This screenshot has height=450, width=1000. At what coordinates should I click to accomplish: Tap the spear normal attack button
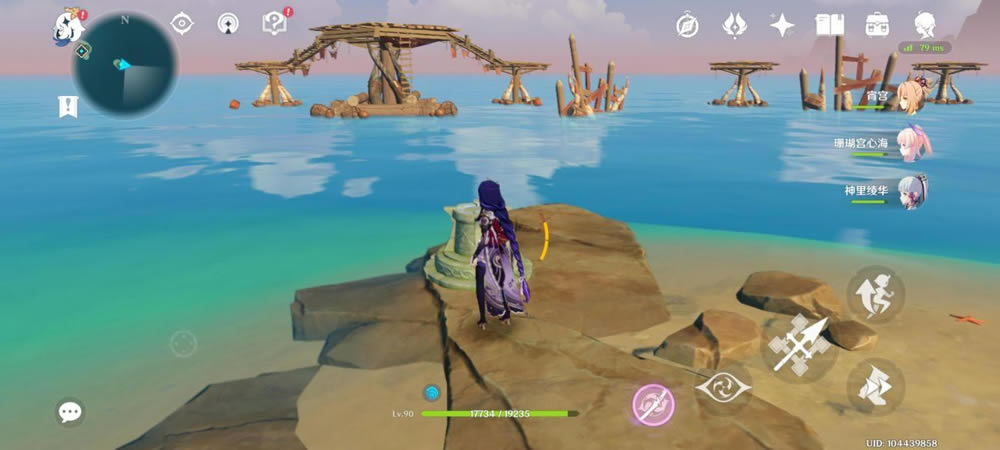tap(800, 346)
